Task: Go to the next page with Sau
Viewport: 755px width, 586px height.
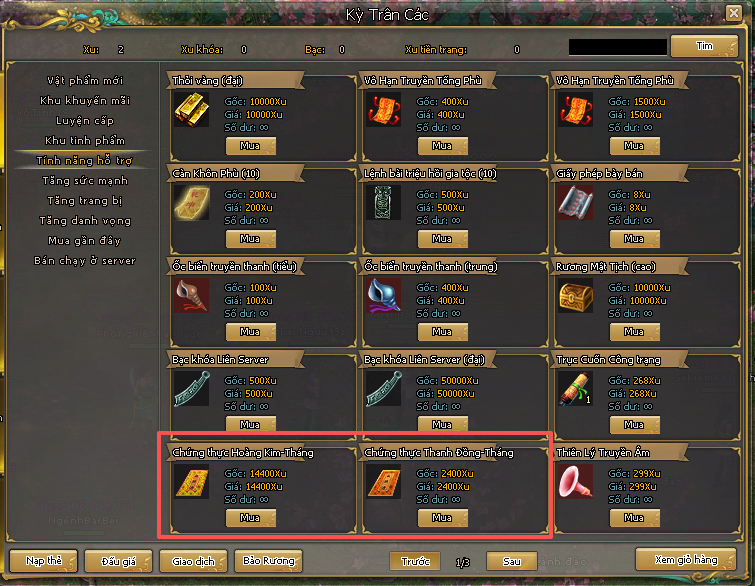Action: (511, 561)
